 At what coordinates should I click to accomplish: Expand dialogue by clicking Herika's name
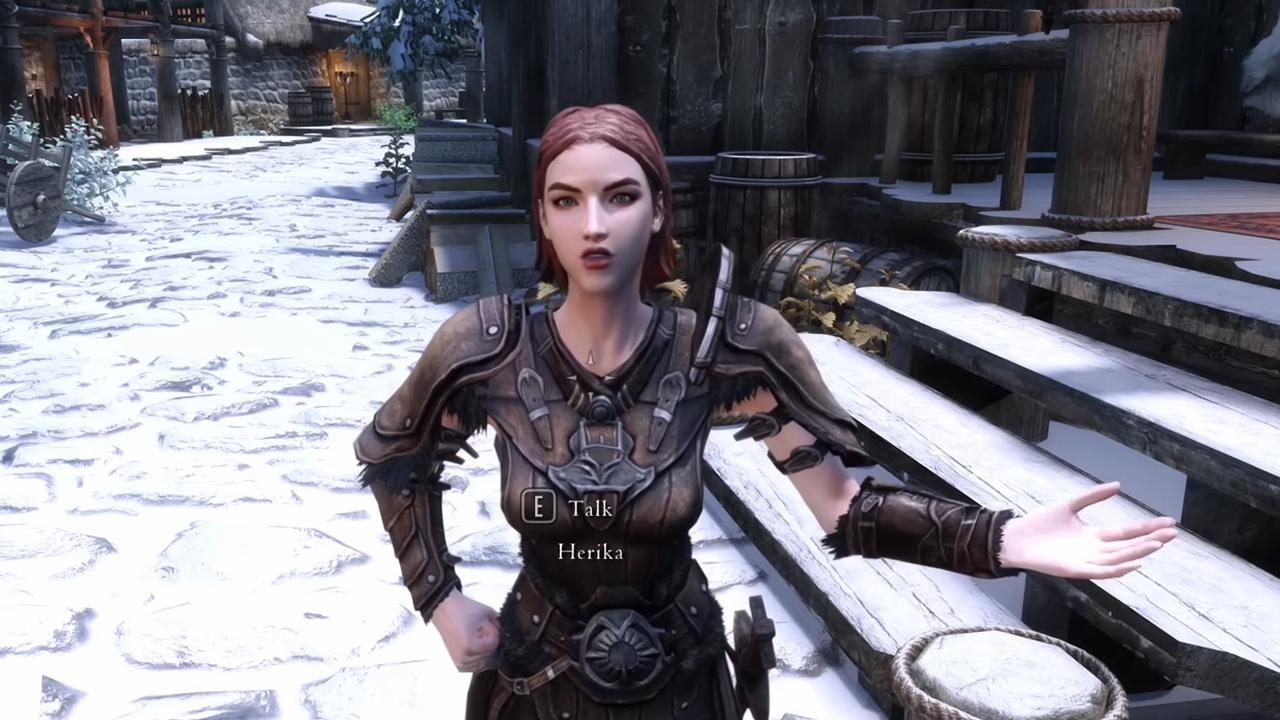pos(589,551)
